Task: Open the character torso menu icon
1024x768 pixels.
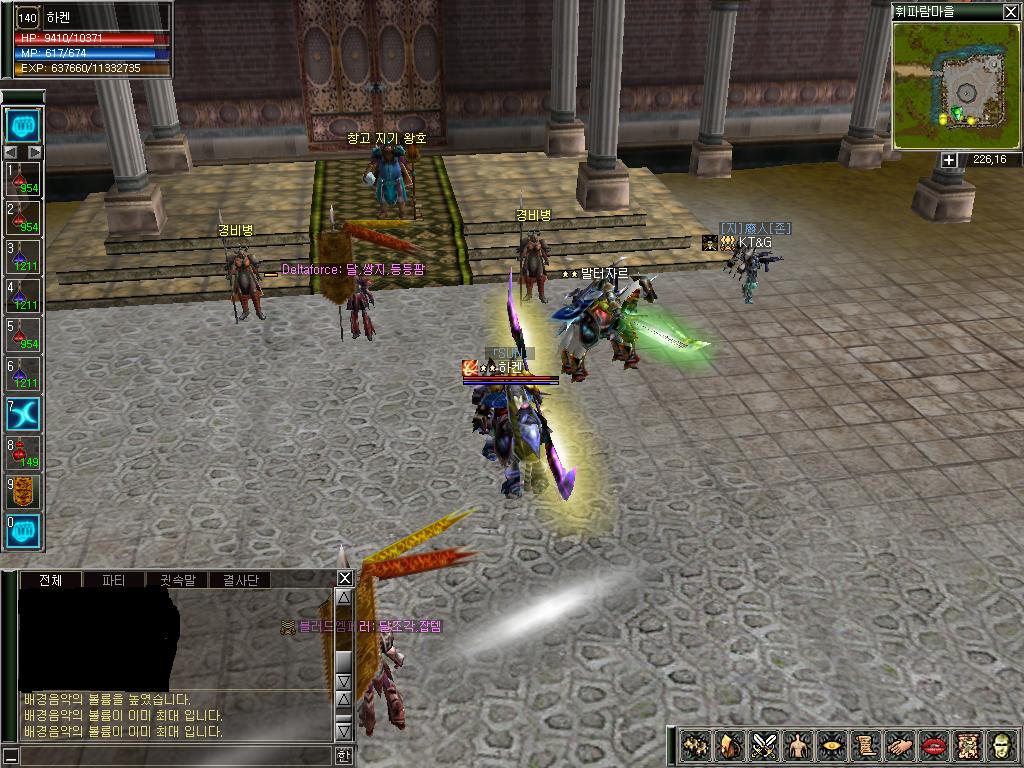Action: [799, 746]
